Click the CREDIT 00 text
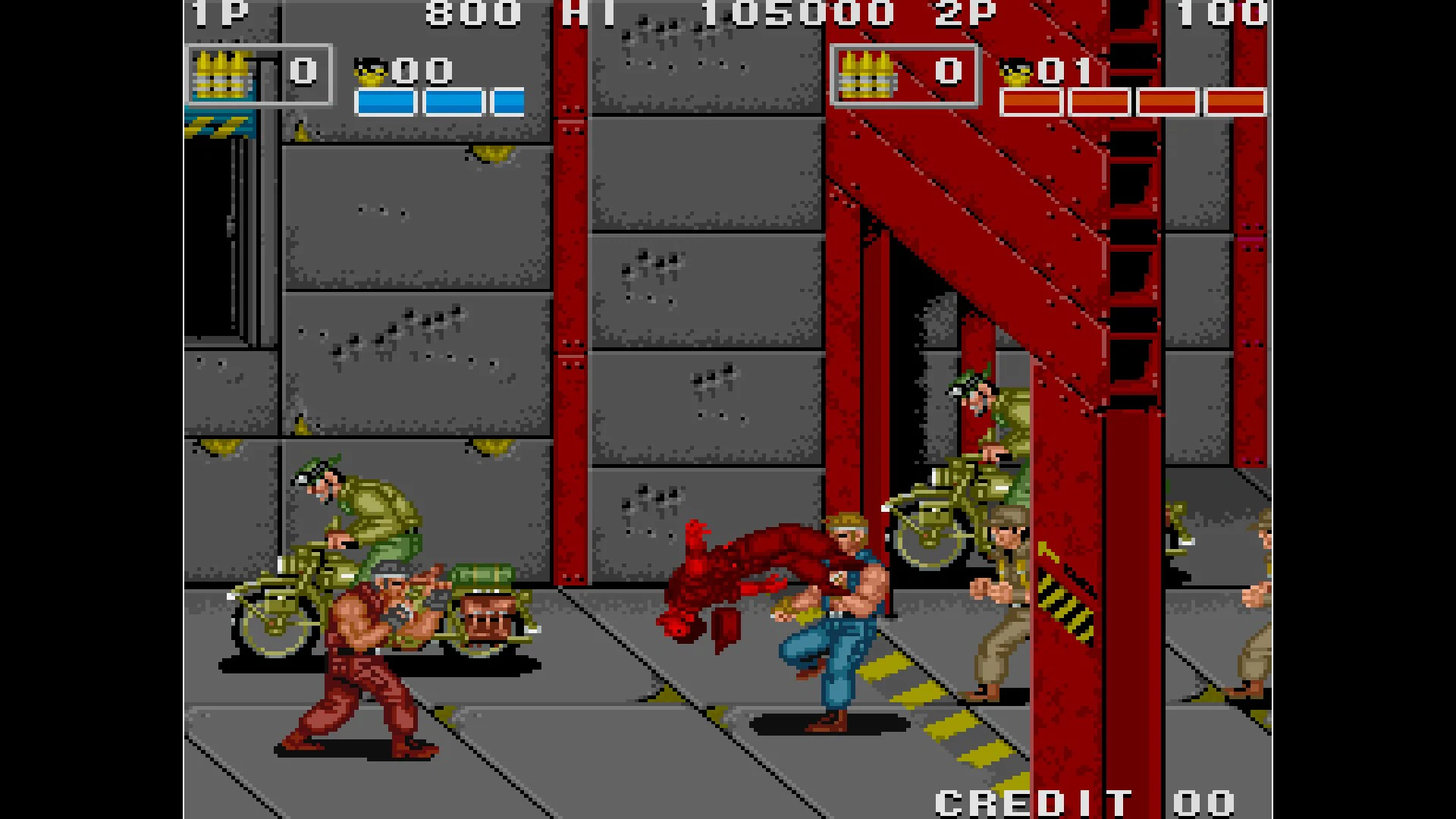 1084,800
